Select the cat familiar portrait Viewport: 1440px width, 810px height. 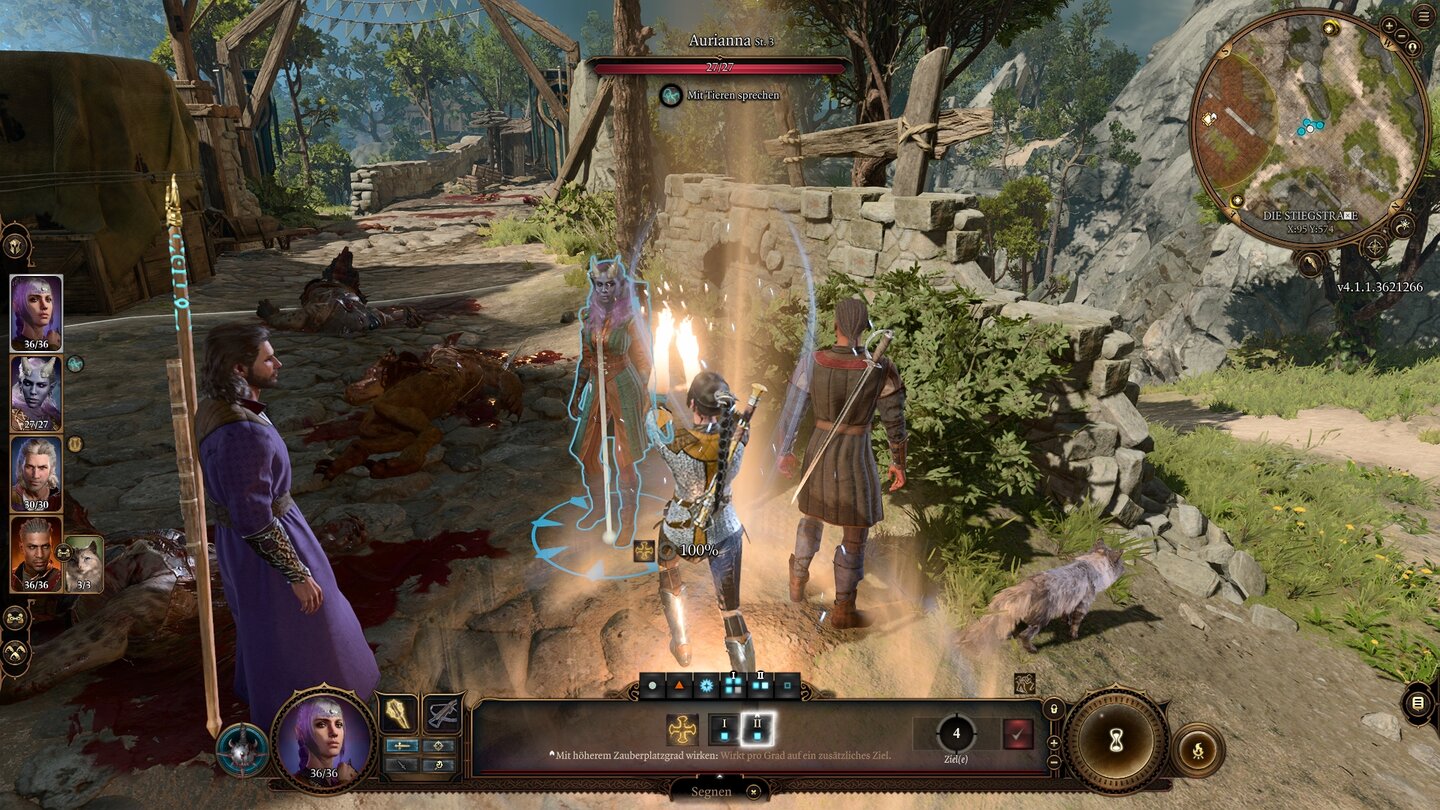click(x=83, y=561)
